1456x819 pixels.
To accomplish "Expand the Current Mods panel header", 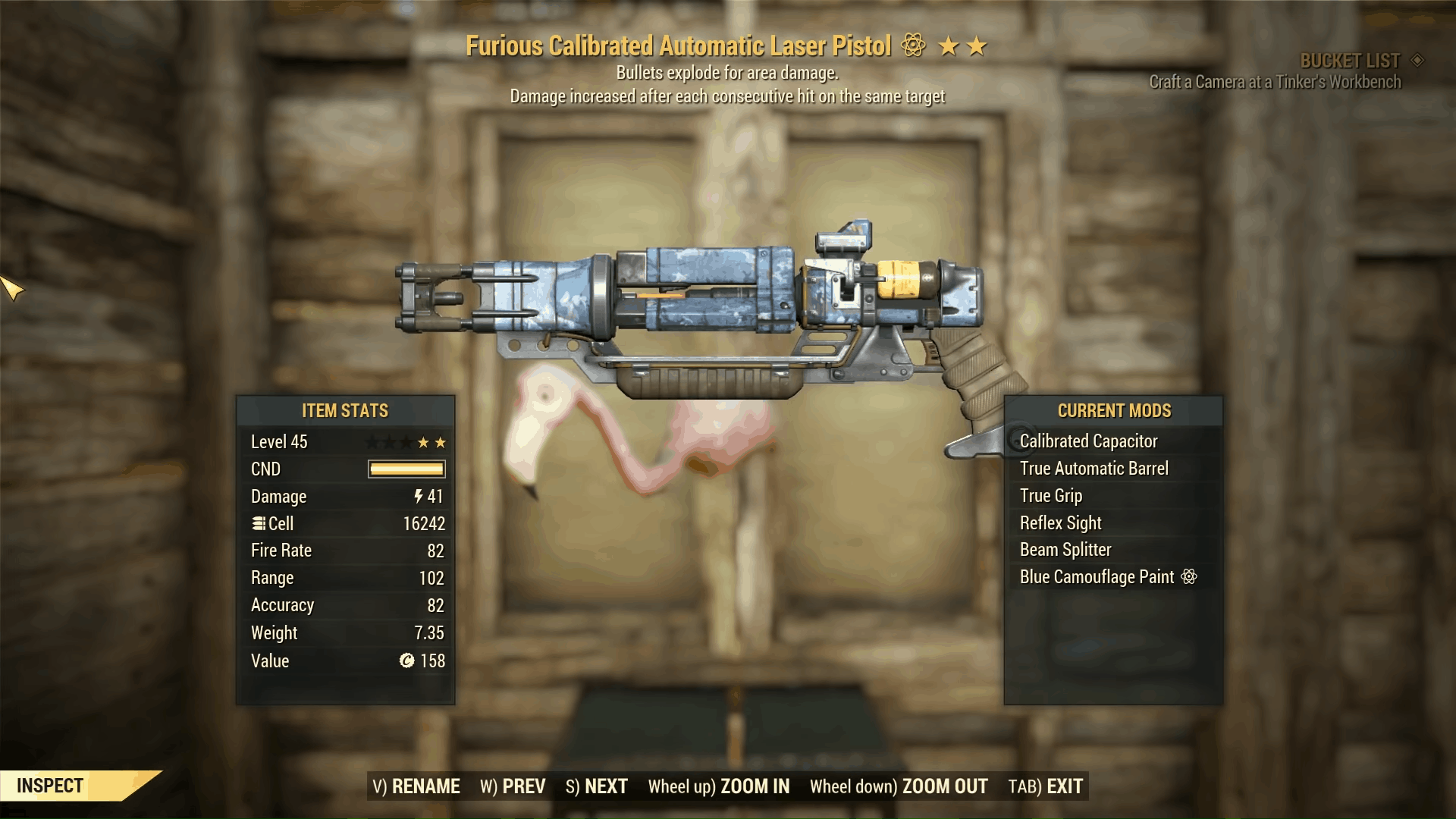I will [1114, 411].
